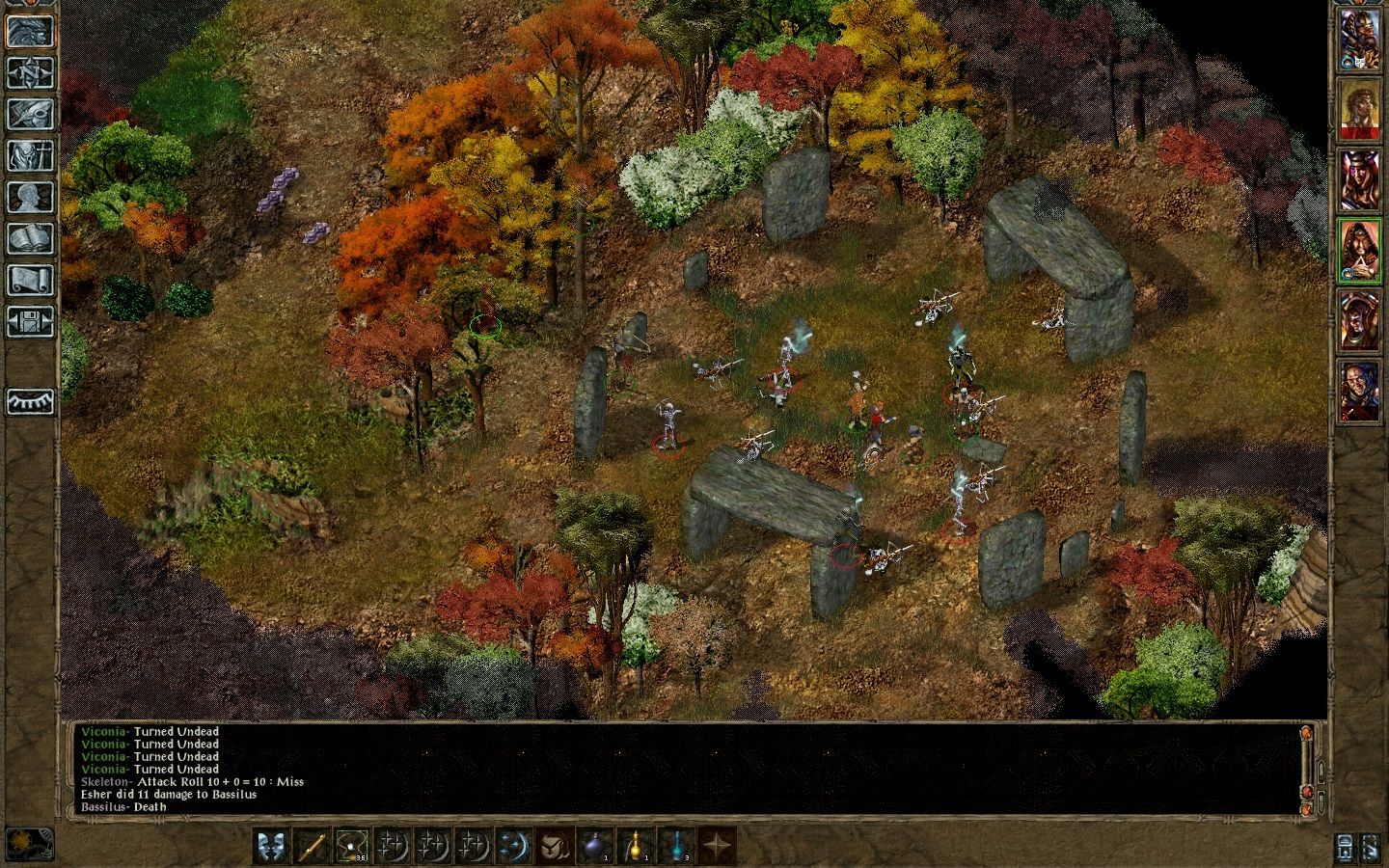1389x868 pixels.
Task: Open the area map from the sidebar
Action: [31, 72]
